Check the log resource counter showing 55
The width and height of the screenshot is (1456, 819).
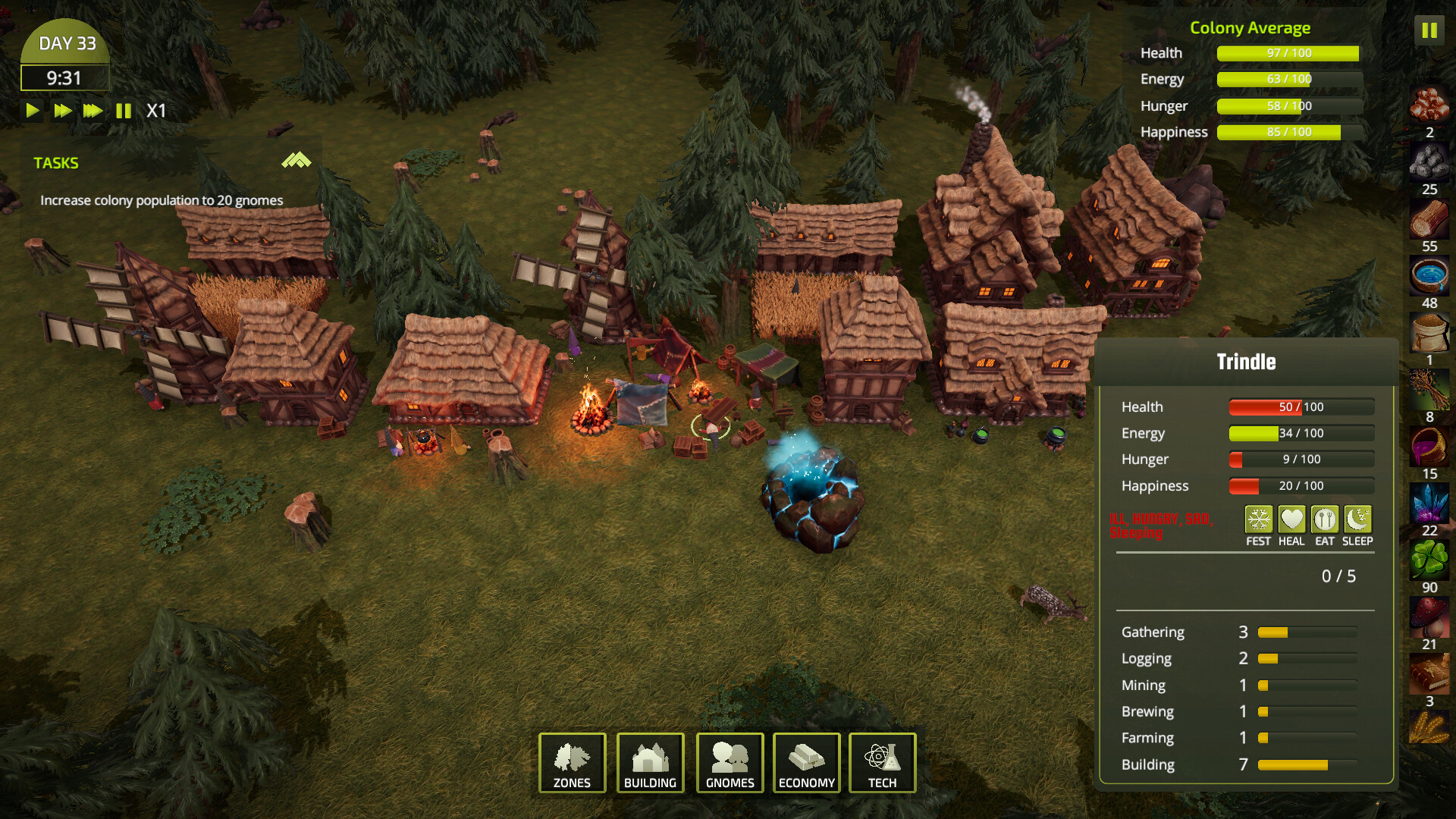1429,224
